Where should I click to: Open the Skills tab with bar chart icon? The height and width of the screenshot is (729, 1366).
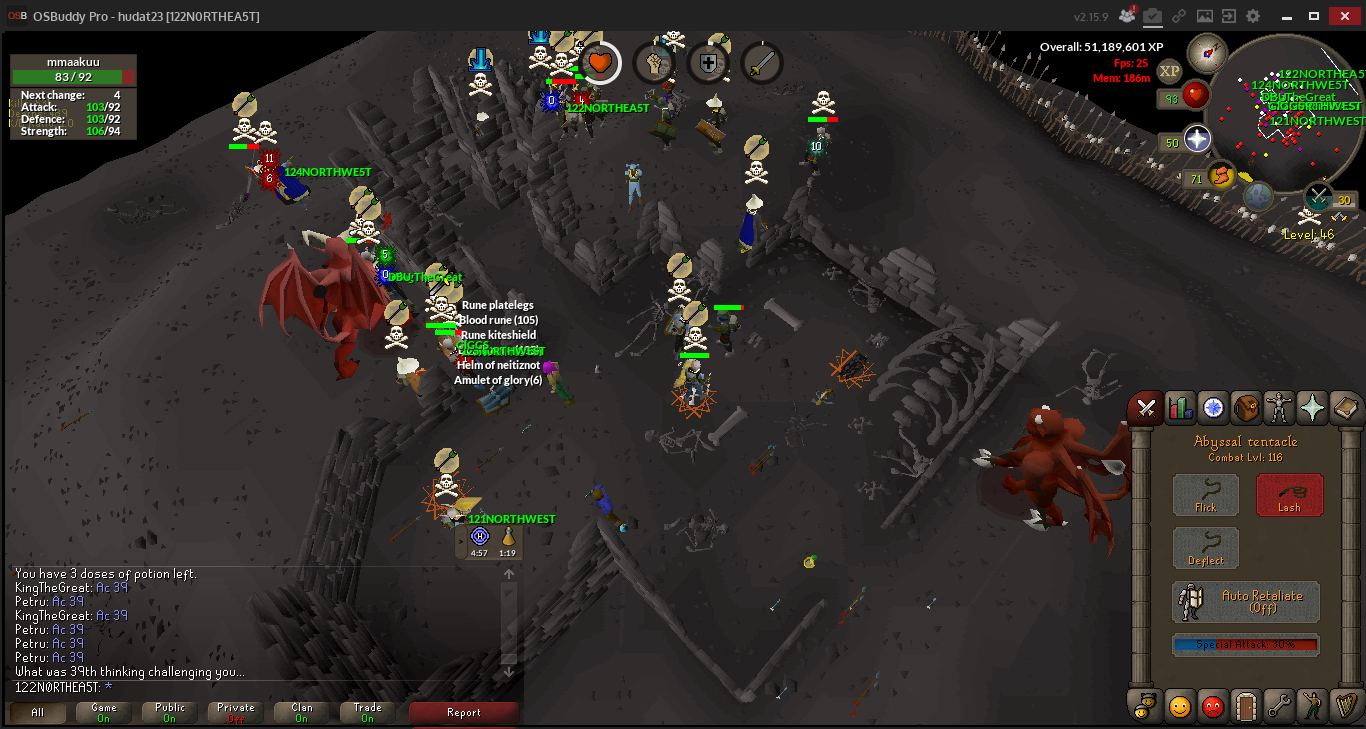(x=1180, y=408)
